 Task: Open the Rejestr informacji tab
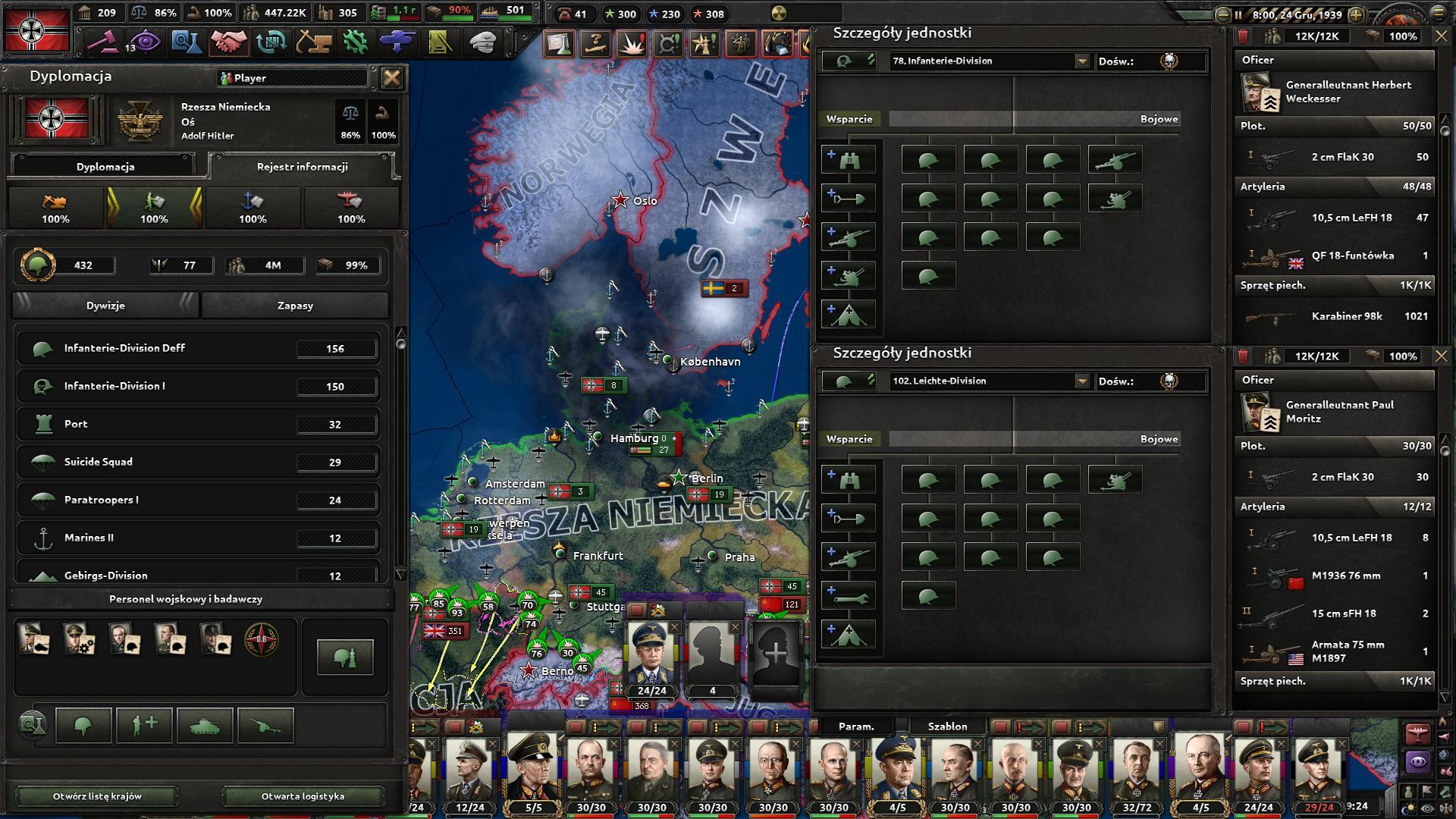(x=302, y=167)
